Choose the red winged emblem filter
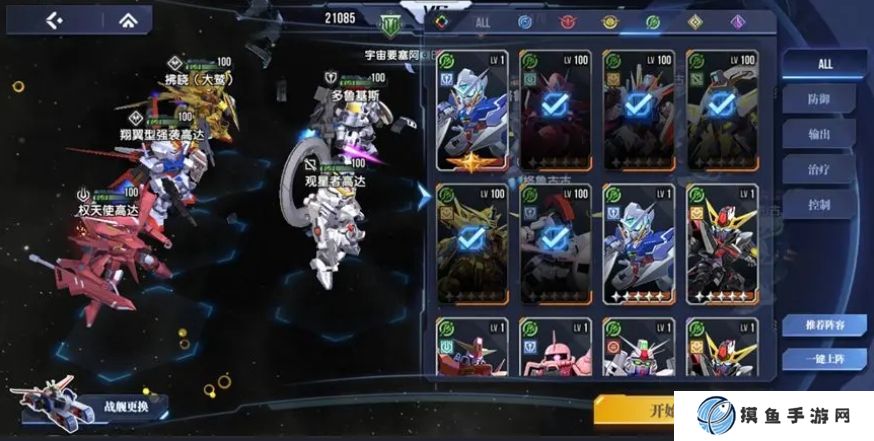Screen dimensions: 874x441 (x=565, y=21)
